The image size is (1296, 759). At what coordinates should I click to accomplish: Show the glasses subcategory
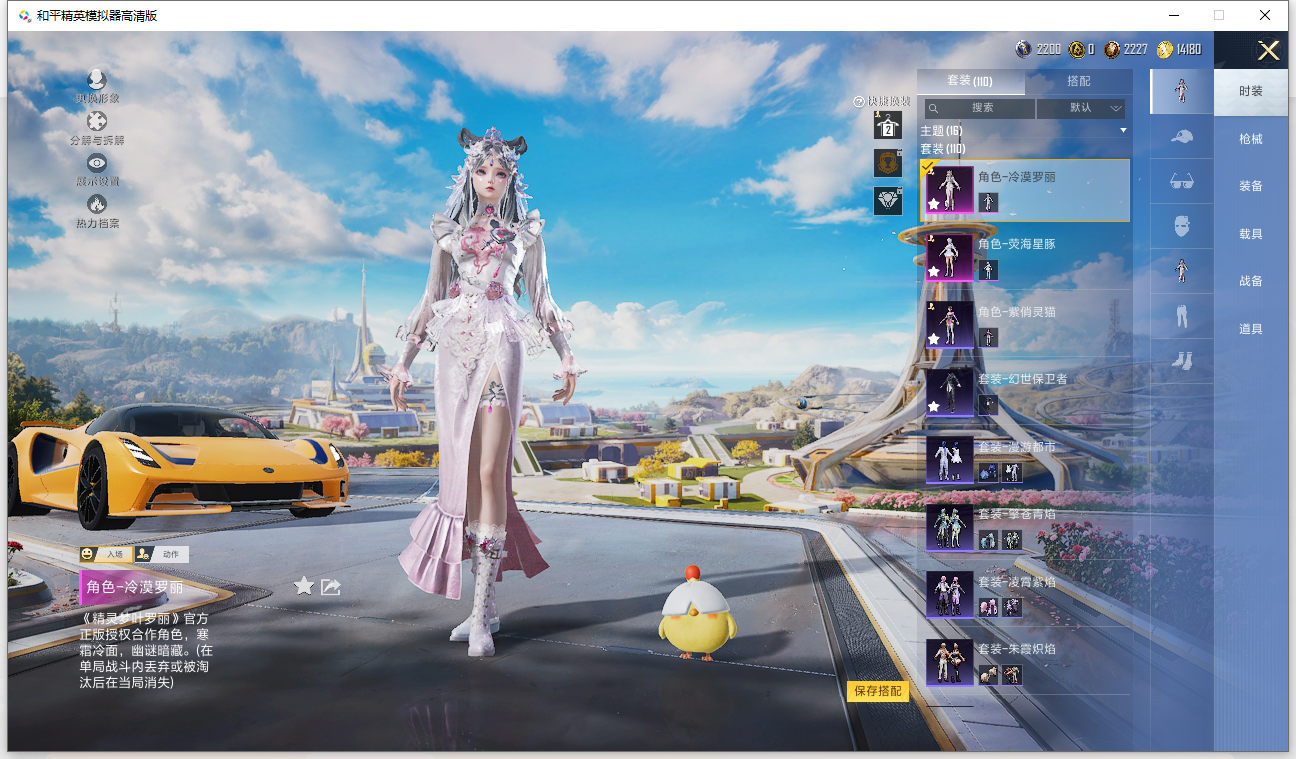pos(1181,182)
